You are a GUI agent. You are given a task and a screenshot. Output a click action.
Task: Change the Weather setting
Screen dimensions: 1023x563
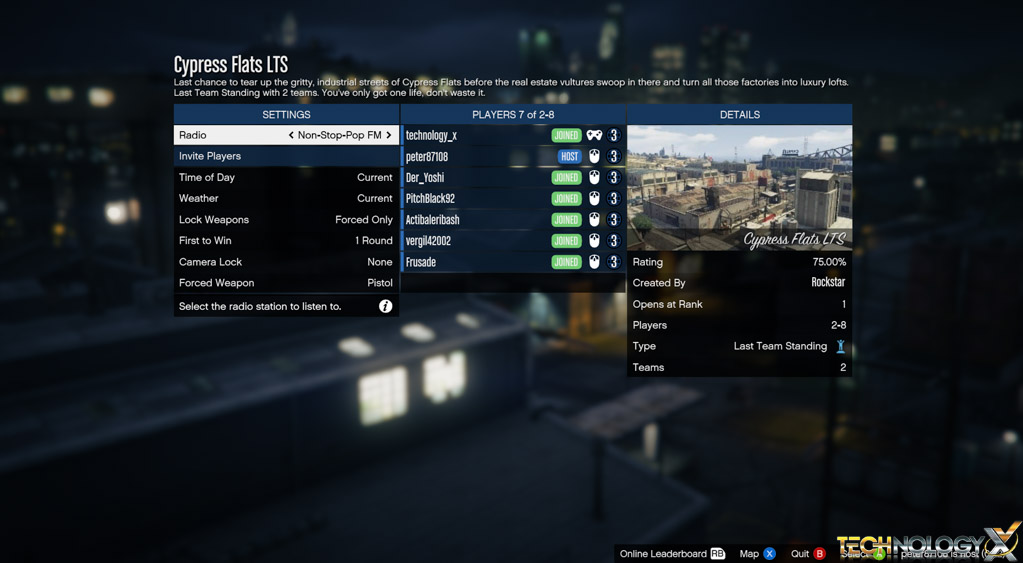point(286,198)
